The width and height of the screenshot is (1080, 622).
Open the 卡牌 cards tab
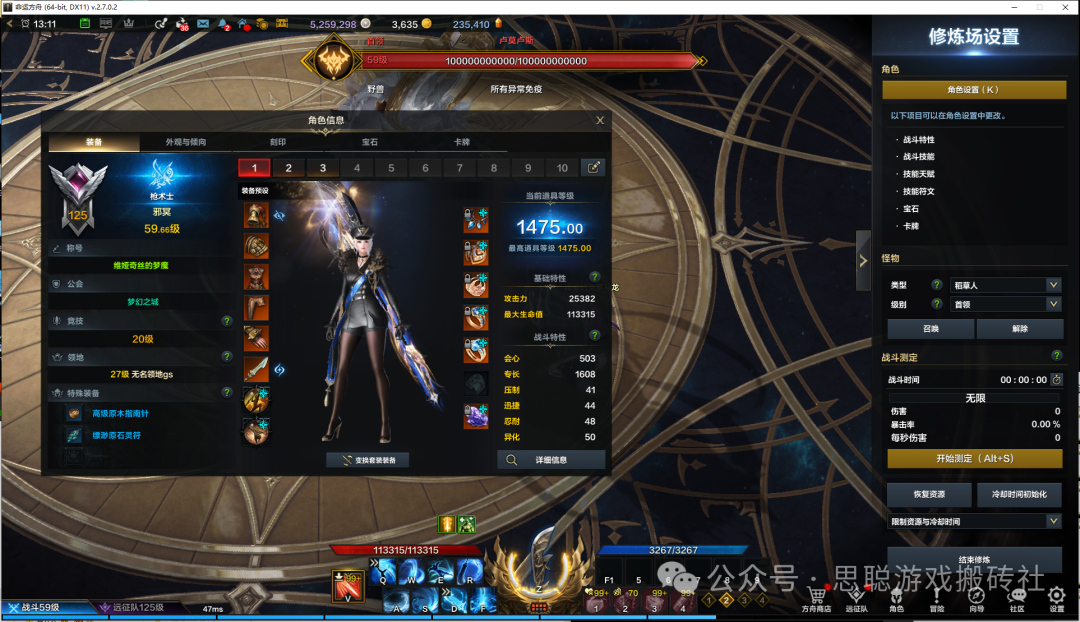(x=462, y=142)
